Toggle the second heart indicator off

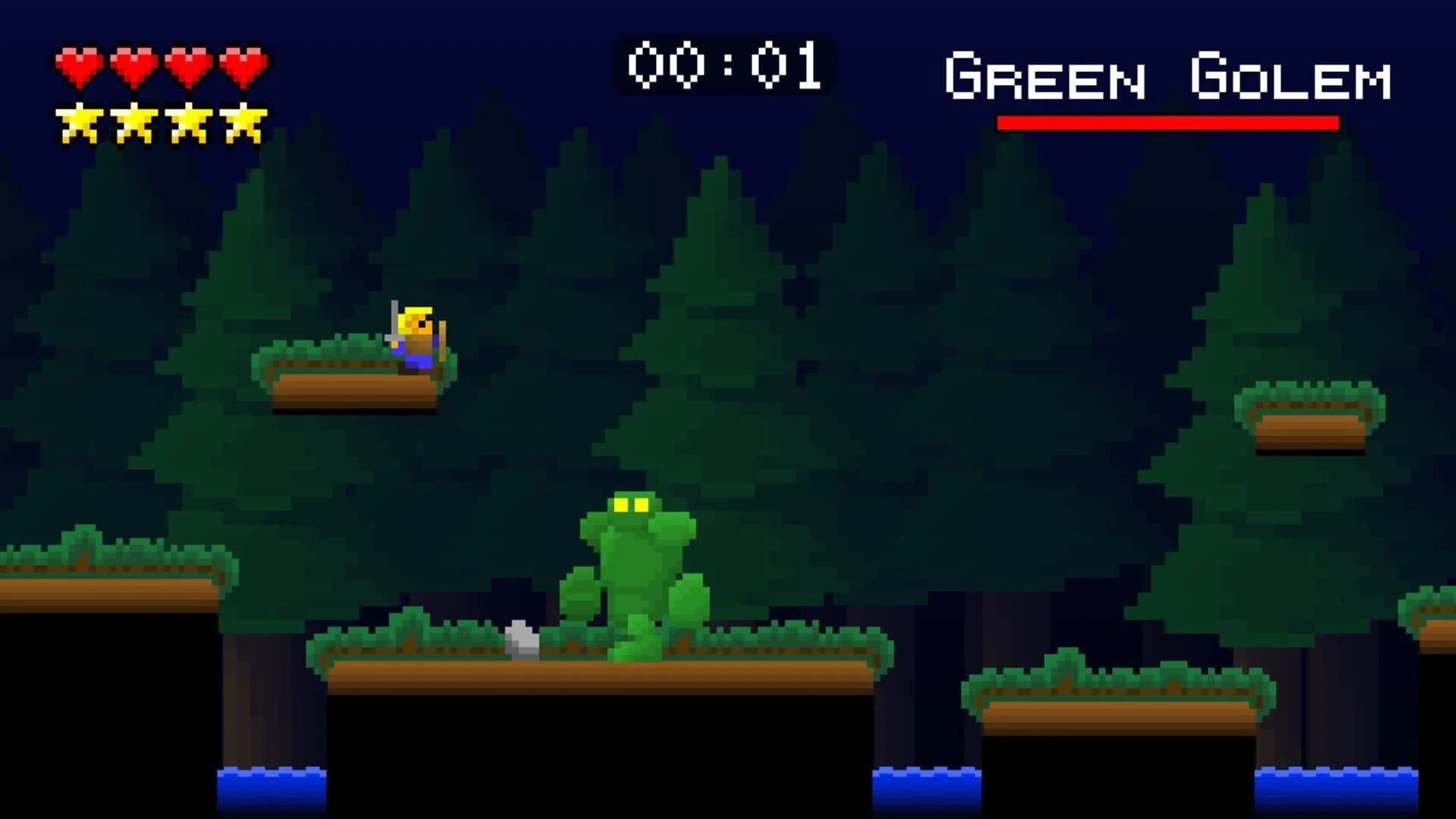tap(132, 63)
